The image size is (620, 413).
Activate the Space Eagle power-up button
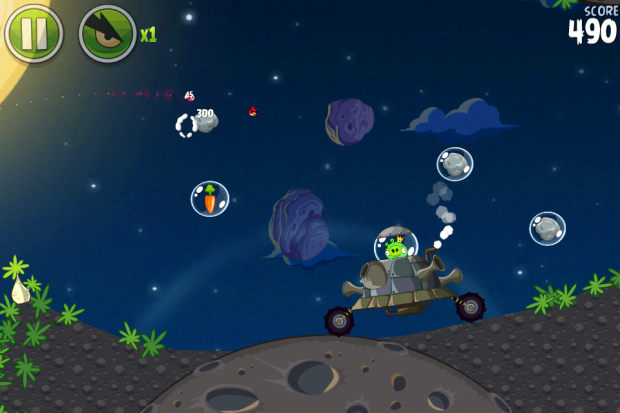pyautogui.click(x=107, y=34)
